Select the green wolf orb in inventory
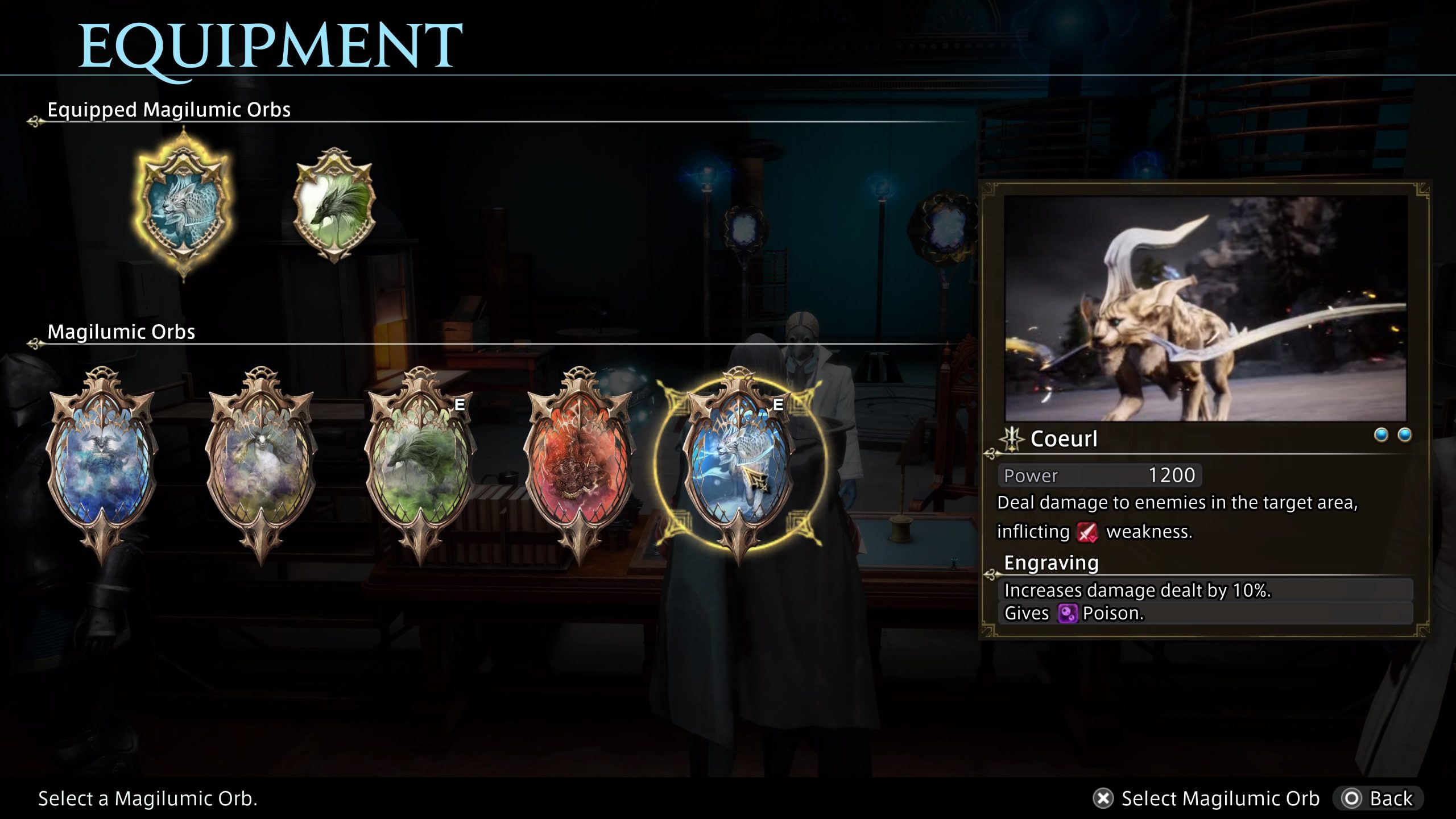The width and height of the screenshot is (1456, 819). [420, 465]
